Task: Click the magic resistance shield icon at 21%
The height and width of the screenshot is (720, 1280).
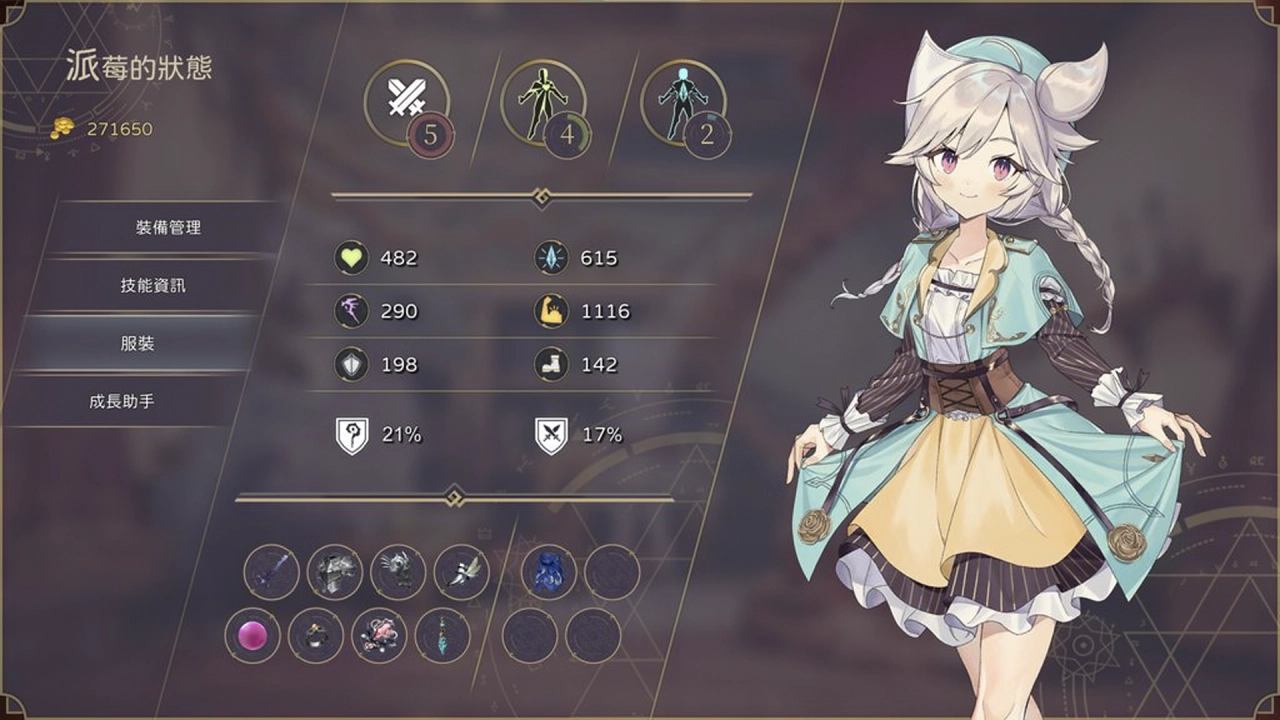Action: (x=351, y=433)
